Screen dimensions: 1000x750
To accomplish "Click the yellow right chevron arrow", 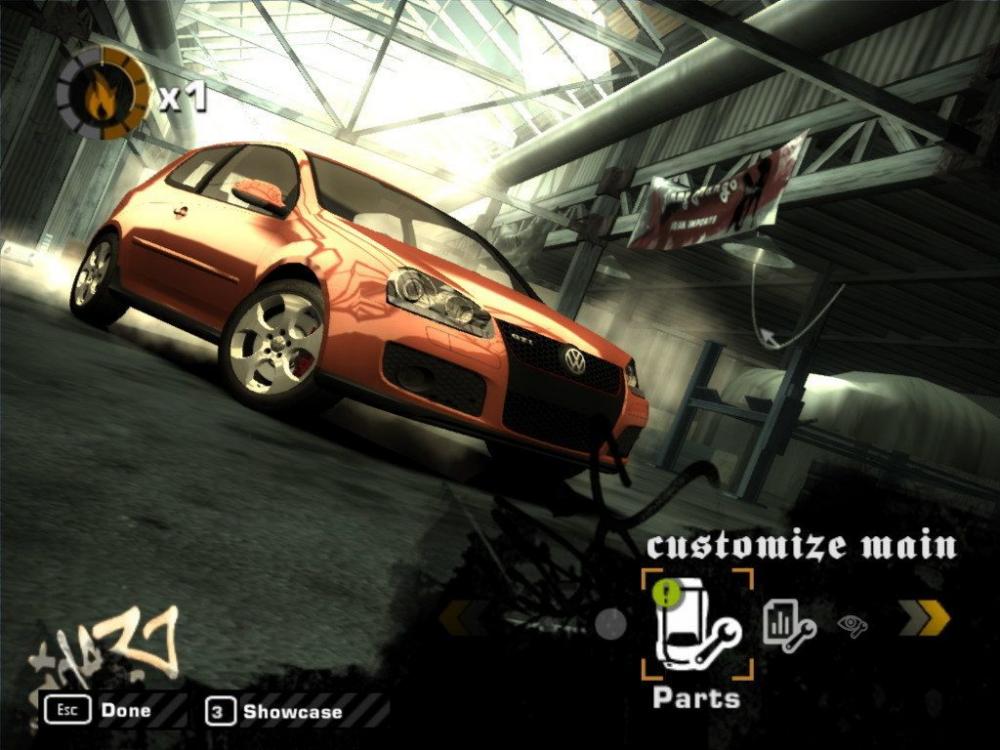I will pyautogui.click(x=923, y=619).
